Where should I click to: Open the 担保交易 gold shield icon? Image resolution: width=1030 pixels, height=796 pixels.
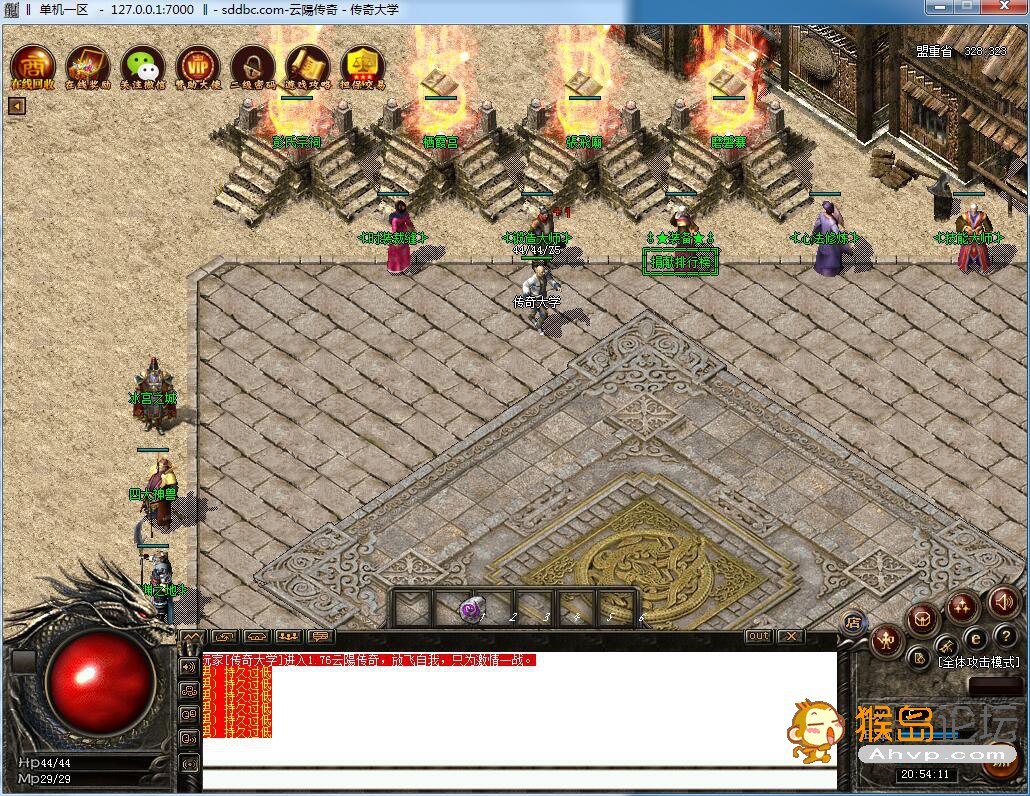[363, 64]
